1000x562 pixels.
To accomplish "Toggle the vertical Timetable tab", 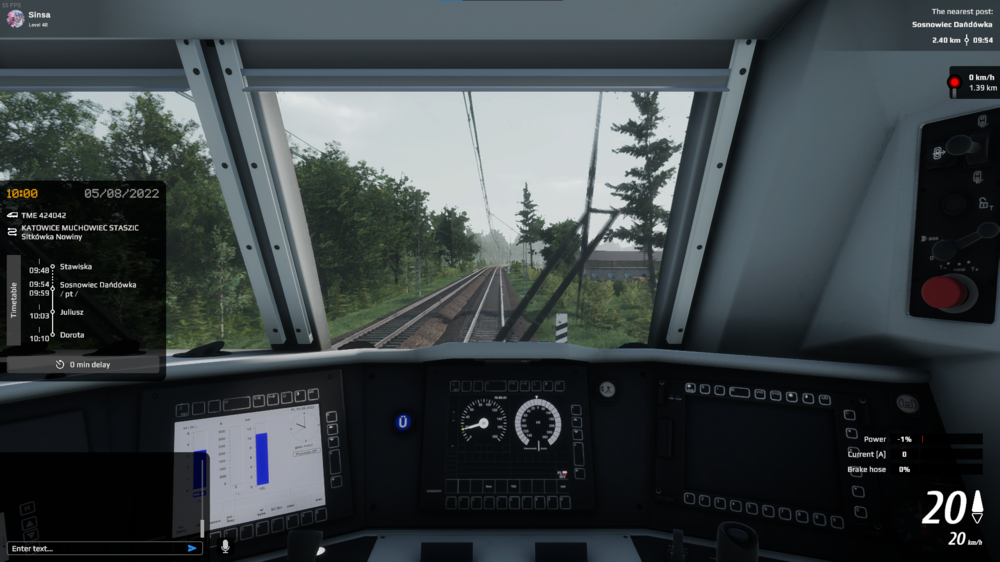I will click(x=14, y=299).
